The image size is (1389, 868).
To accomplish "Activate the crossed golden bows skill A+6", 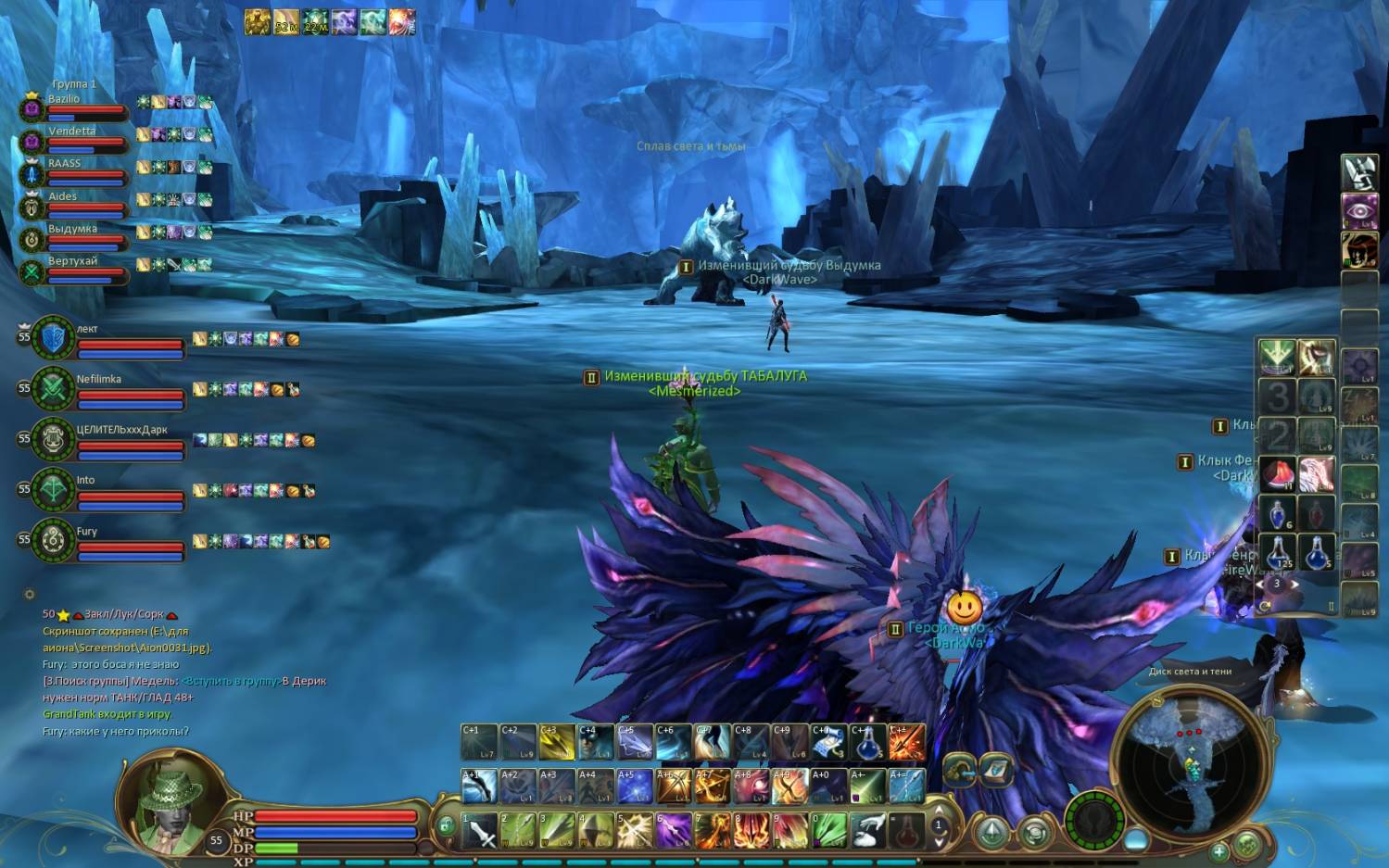I will pyautogui.click(x=674, y=786).
